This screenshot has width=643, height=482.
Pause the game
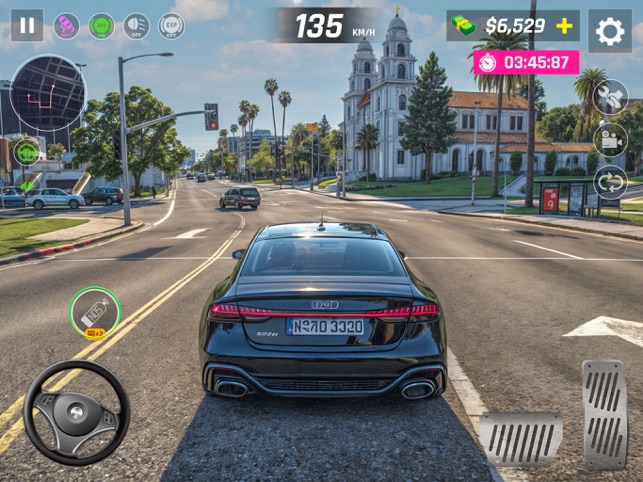click(x=27, y=25)
